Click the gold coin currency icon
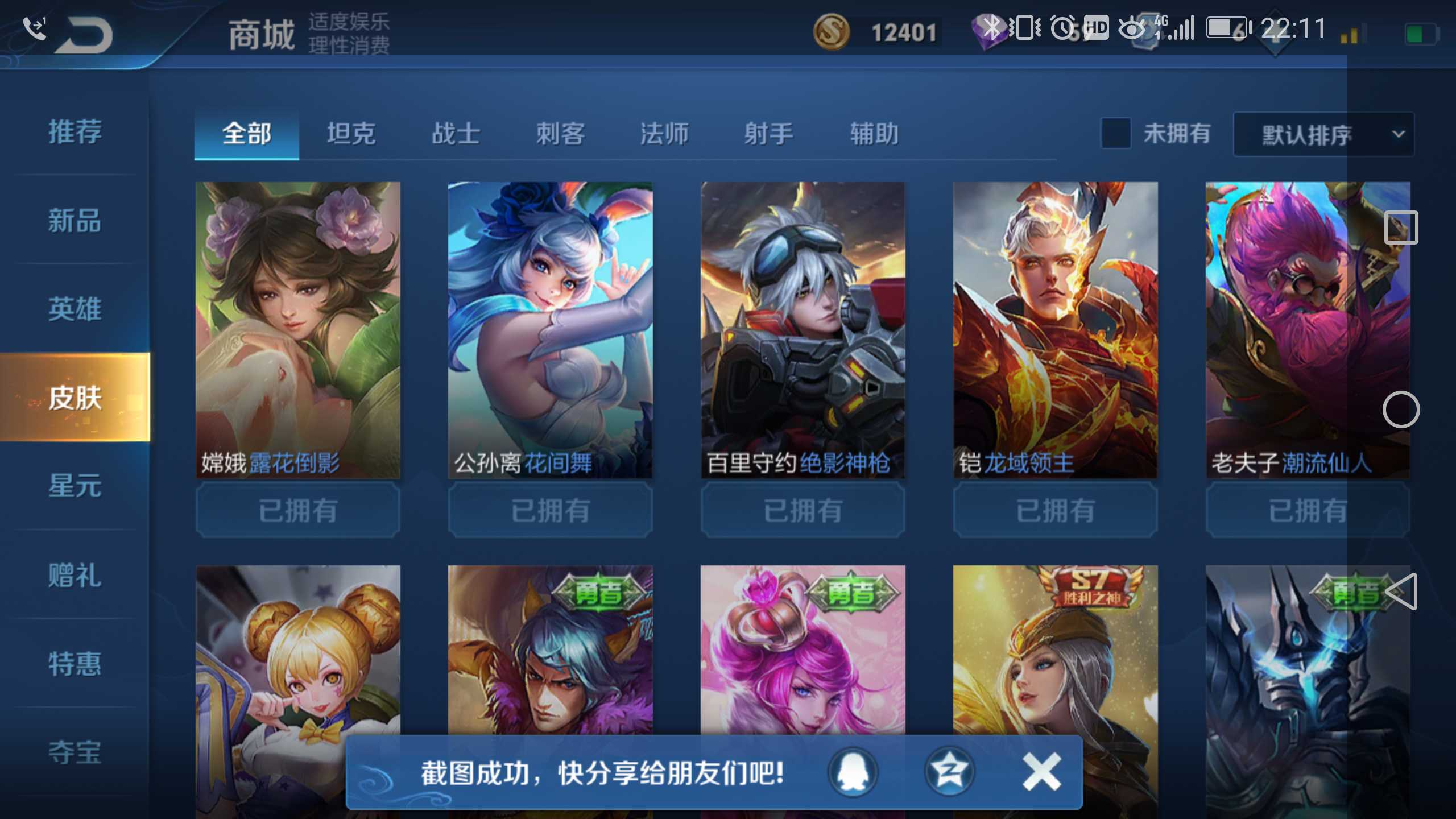The height and width of the screenshot is (819, 1456). coord(833,31)
